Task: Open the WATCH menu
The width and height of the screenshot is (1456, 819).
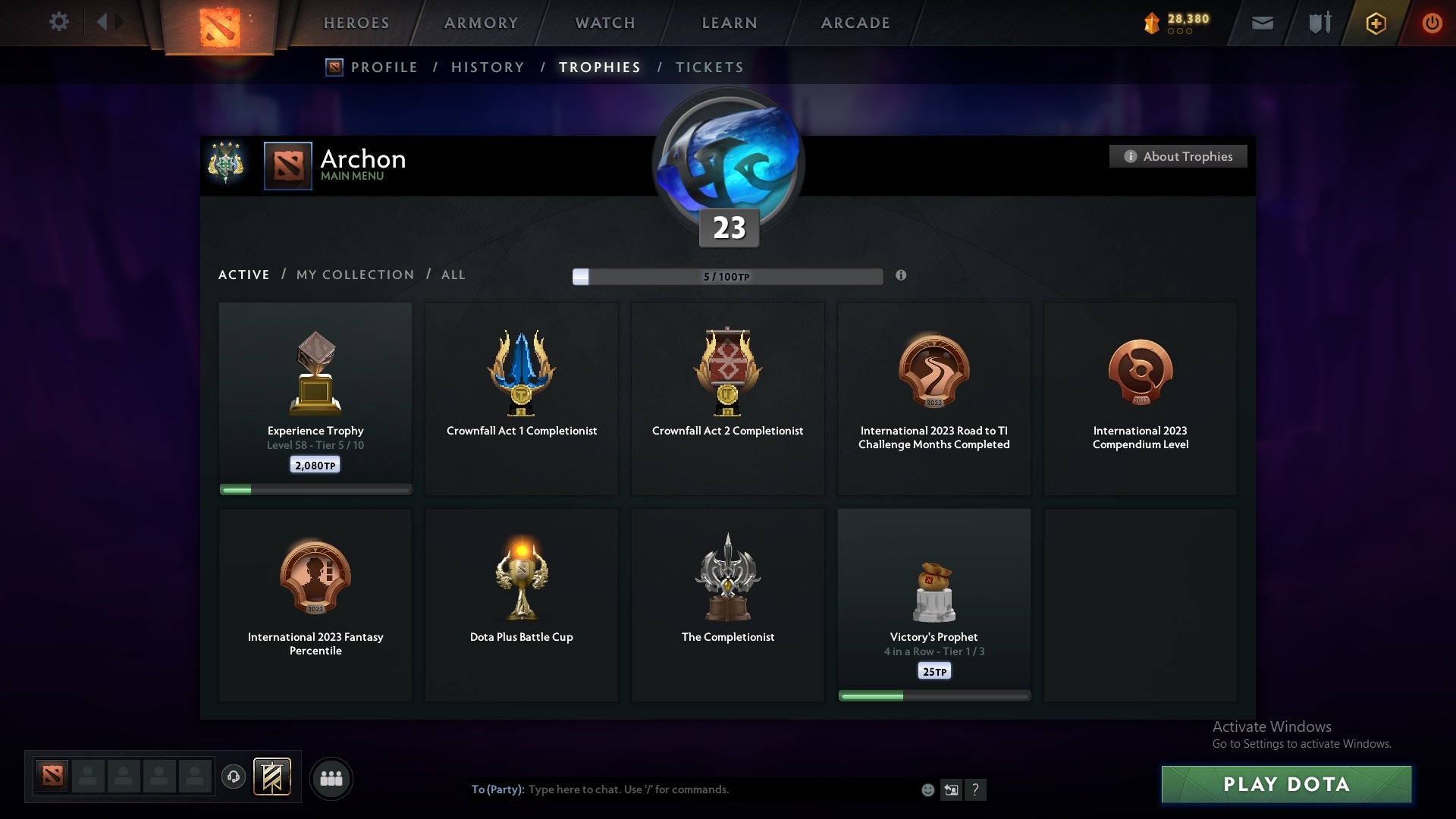Action: 604,23
